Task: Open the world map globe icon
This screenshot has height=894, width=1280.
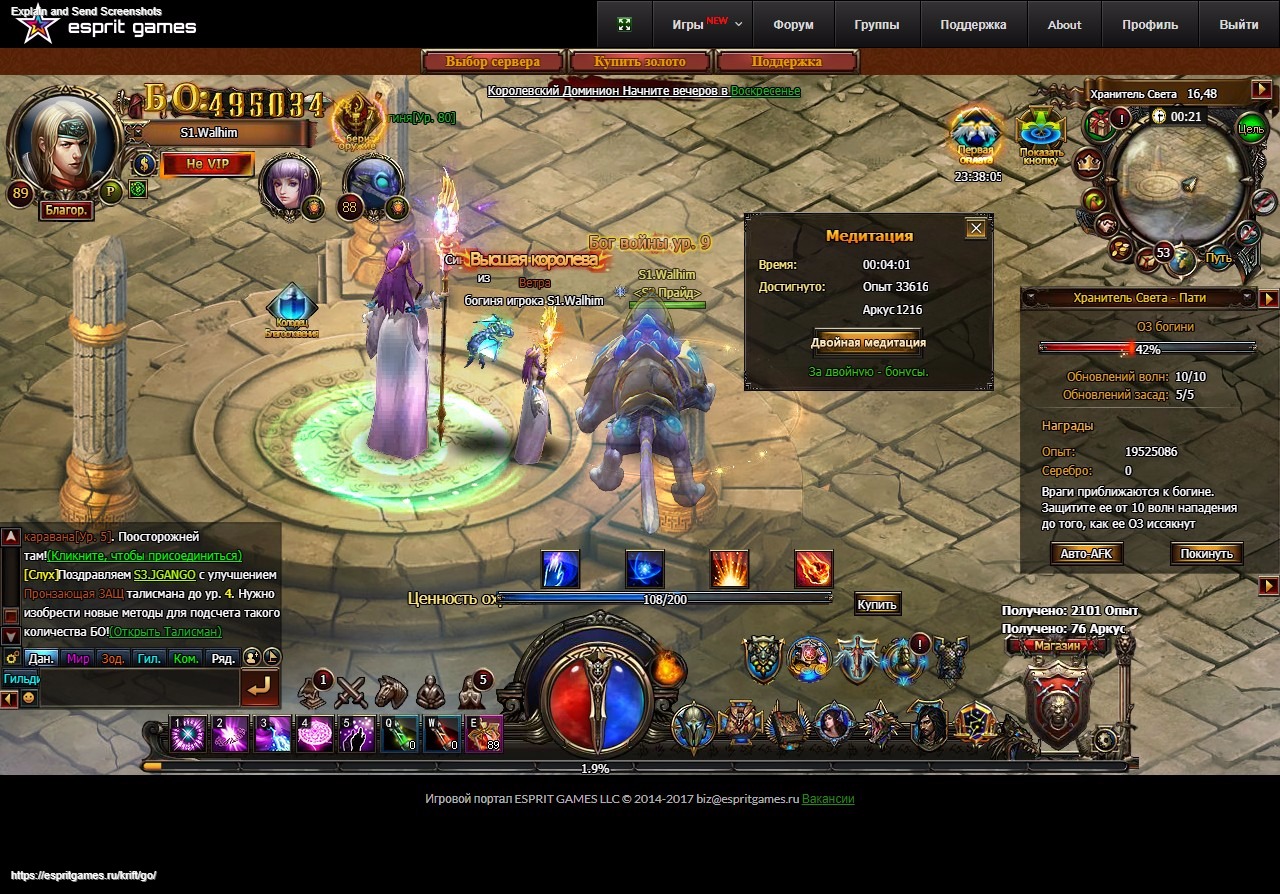Action: click(1184, 260)
